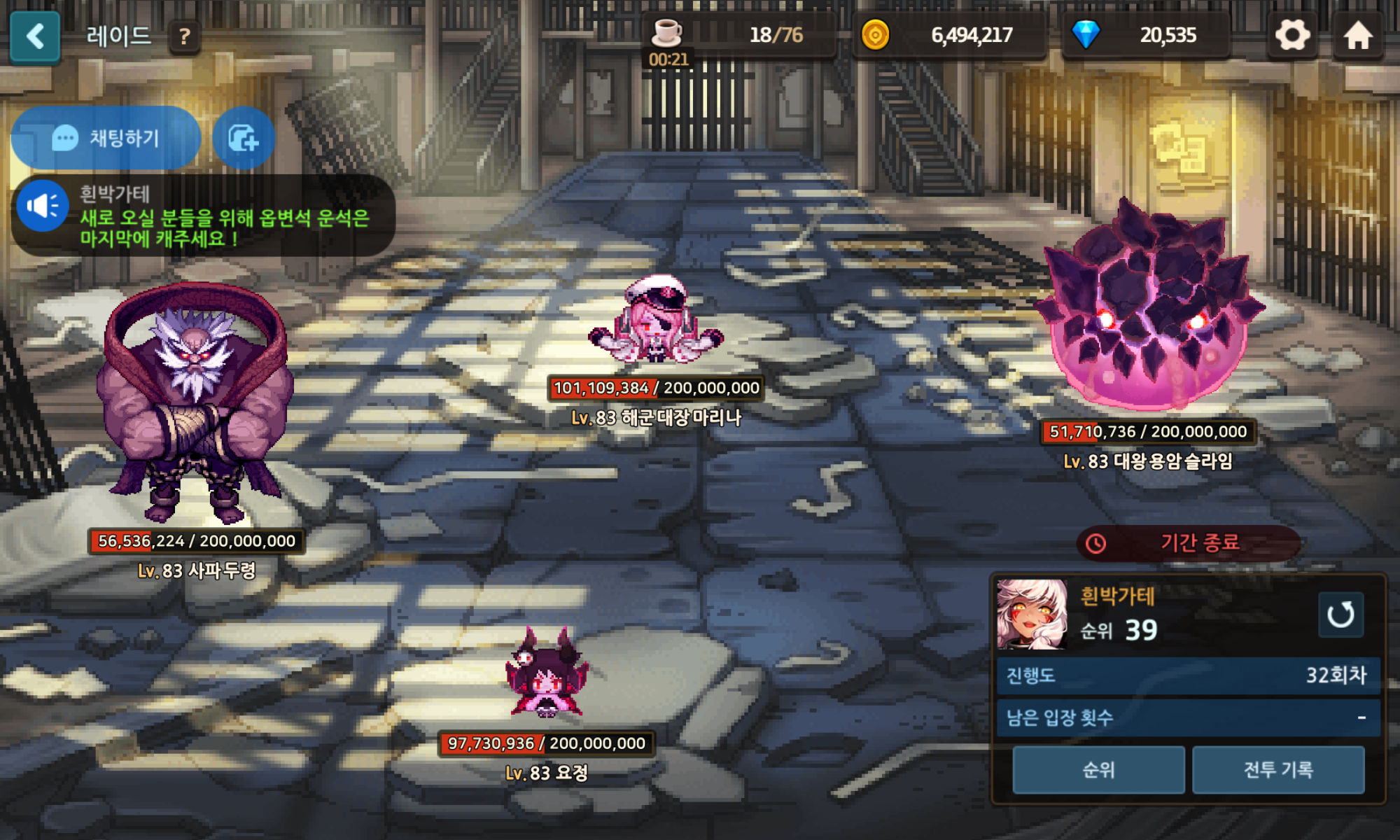Open the 채팅하기 chat button
This screenshot has height=840, width=1400.
(106, 138)
